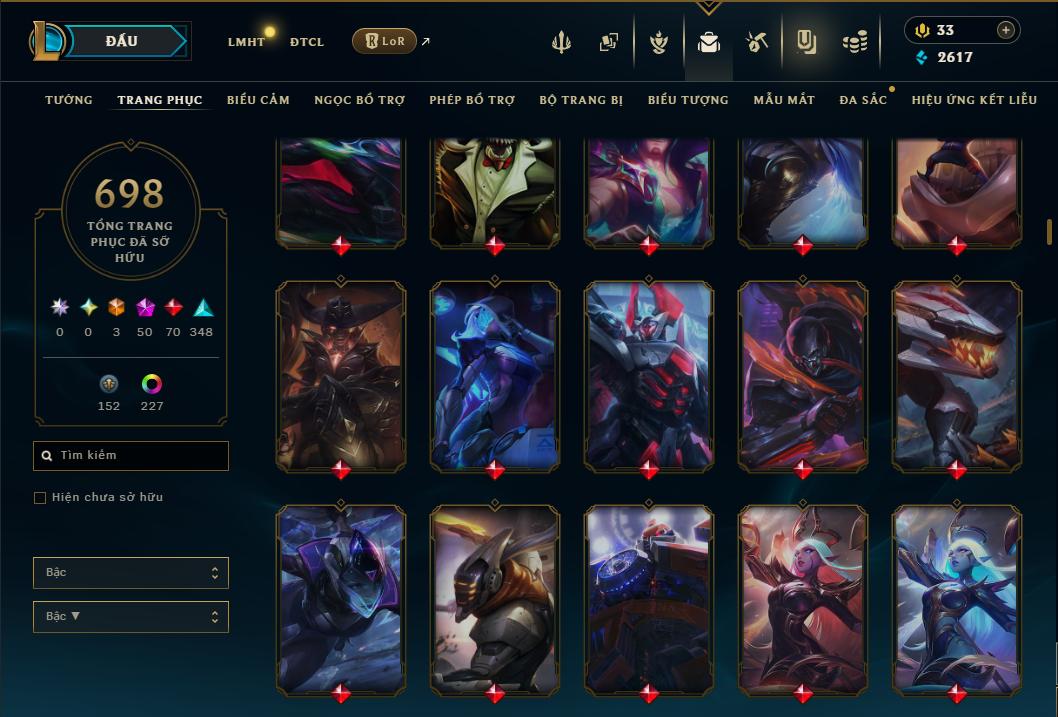1058x717 pixels.
Task: Open the LoR launcher link
Action: pyautogui.click(x=385, y=41)
